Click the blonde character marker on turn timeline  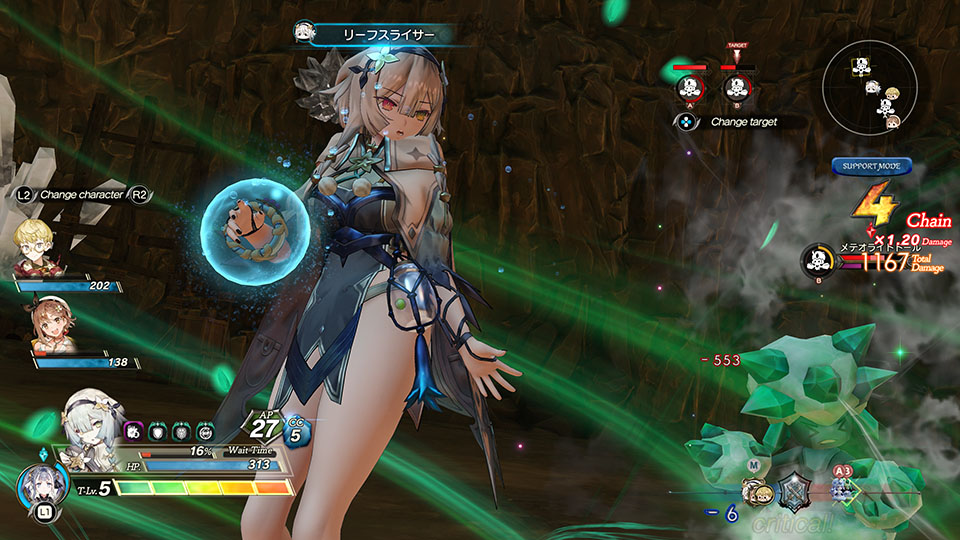point(757,490)
